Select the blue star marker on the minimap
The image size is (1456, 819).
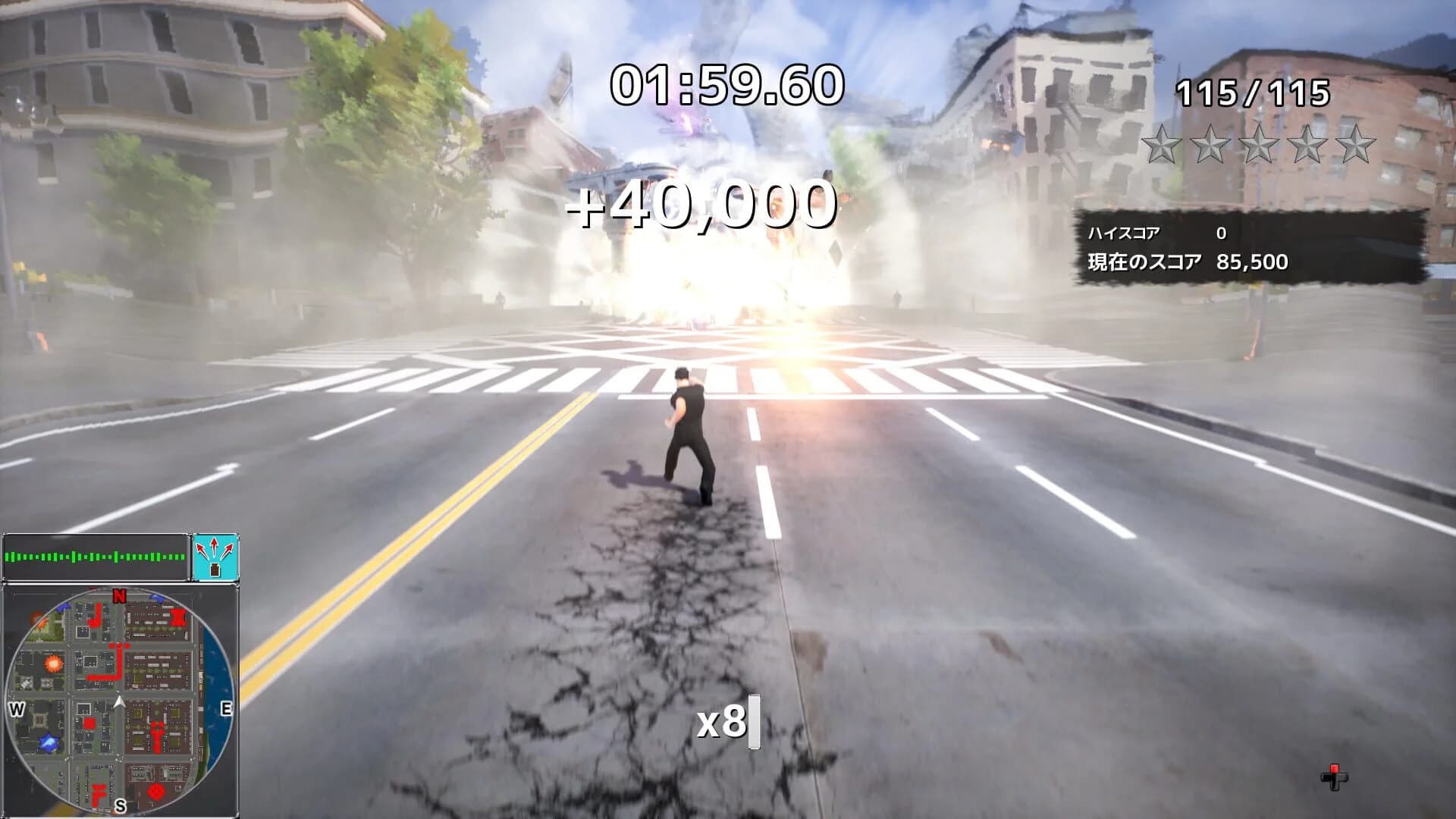tap(49, 743)
